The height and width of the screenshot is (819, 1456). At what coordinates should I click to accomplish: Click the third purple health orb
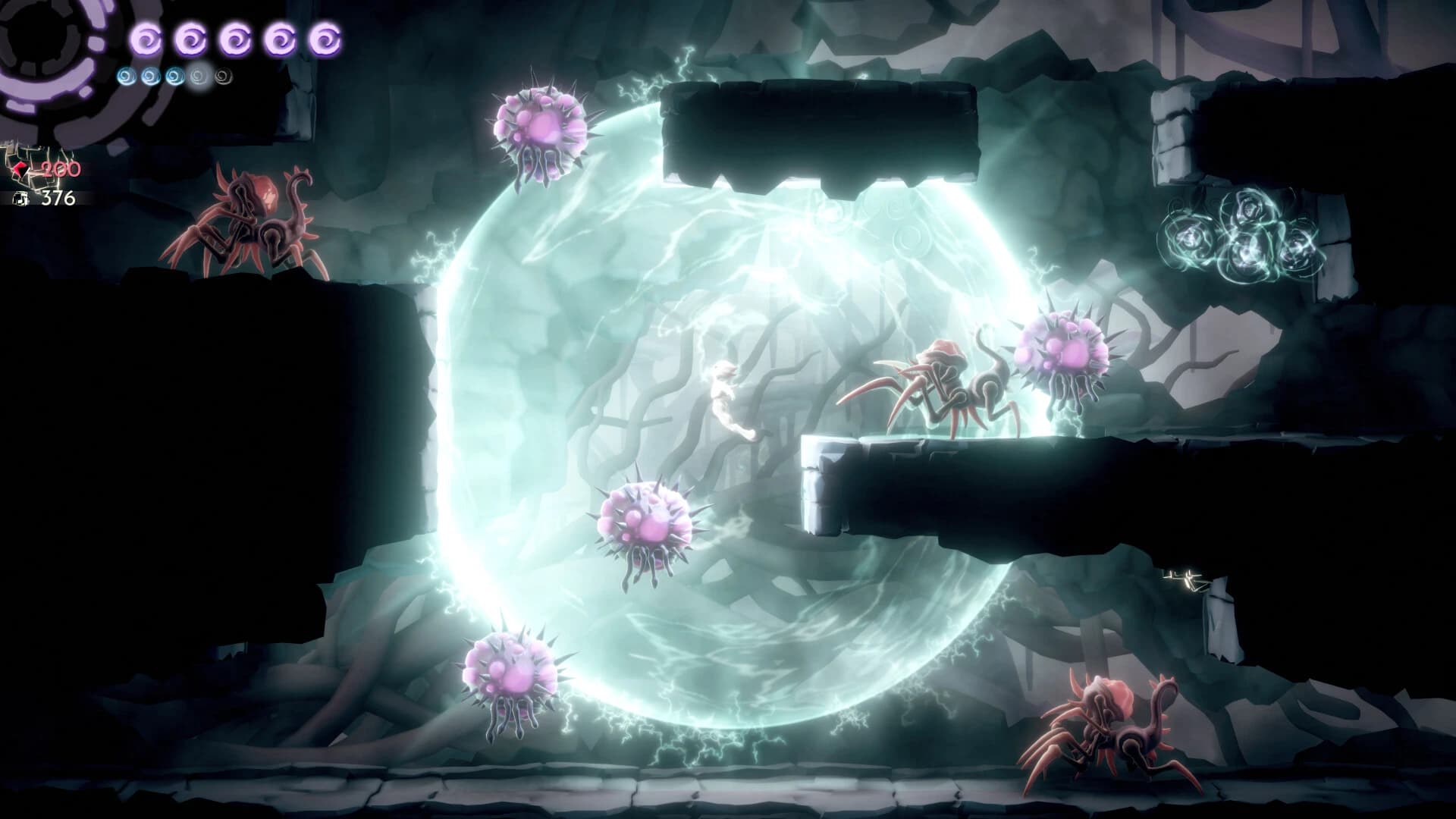(234, 39)
